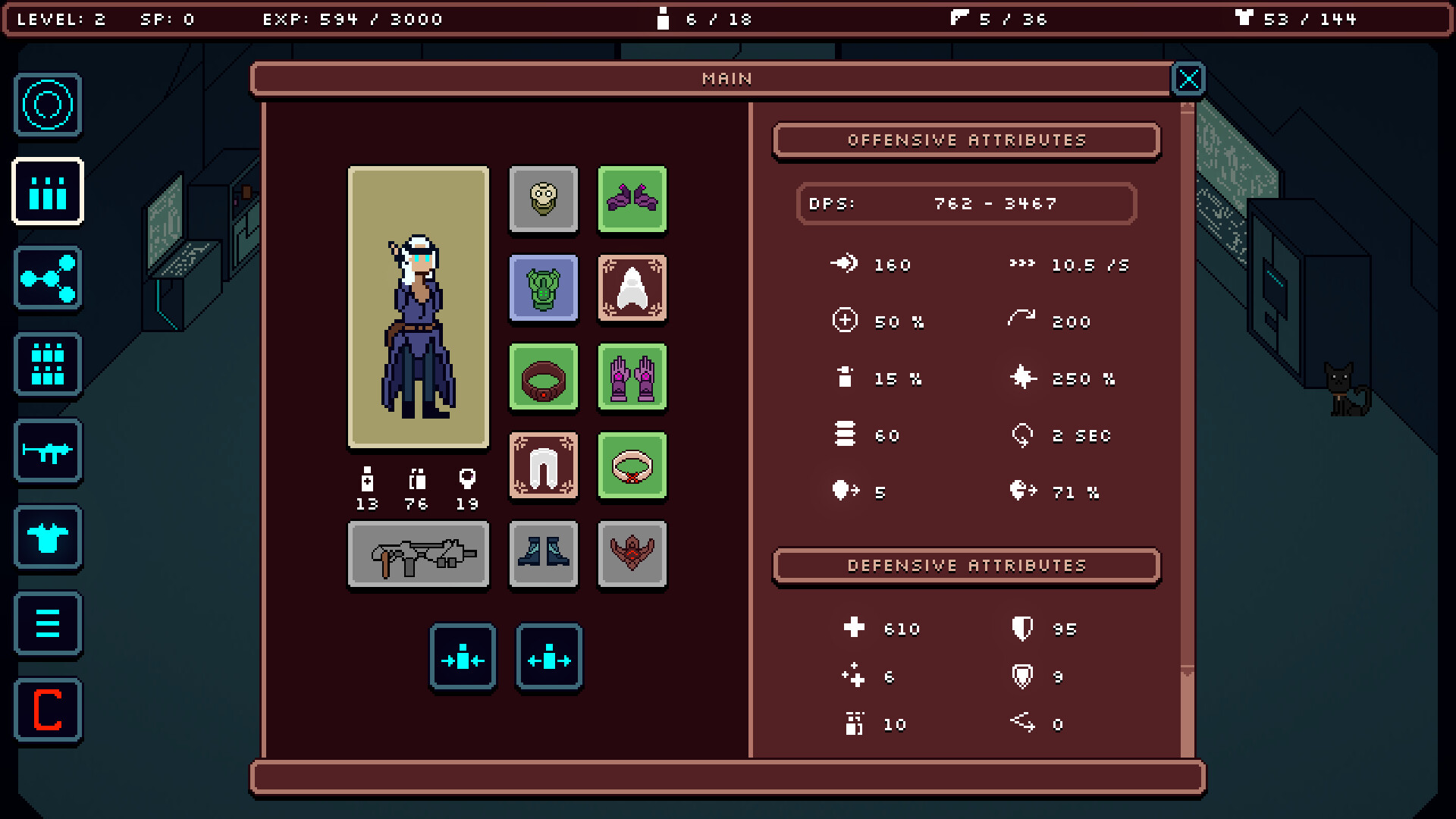1456x819 pixels.
Task: Select the brown belt slot
Action: coord(543,377)
